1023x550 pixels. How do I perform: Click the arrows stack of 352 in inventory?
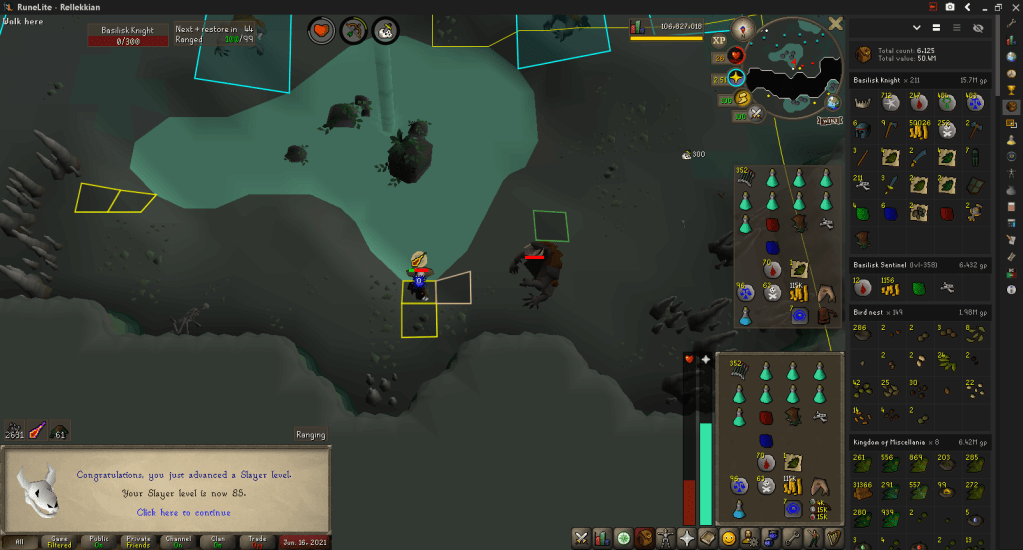742,370
